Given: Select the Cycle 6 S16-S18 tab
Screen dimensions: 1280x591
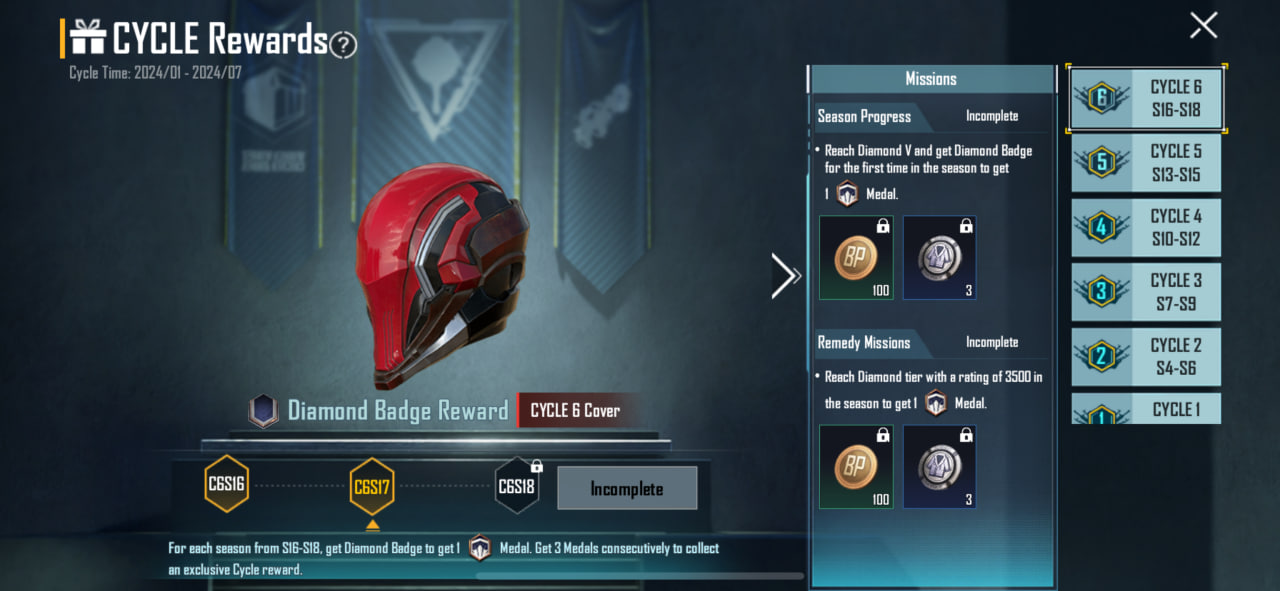Looking at the screenshot, I should pos(1146,98).
